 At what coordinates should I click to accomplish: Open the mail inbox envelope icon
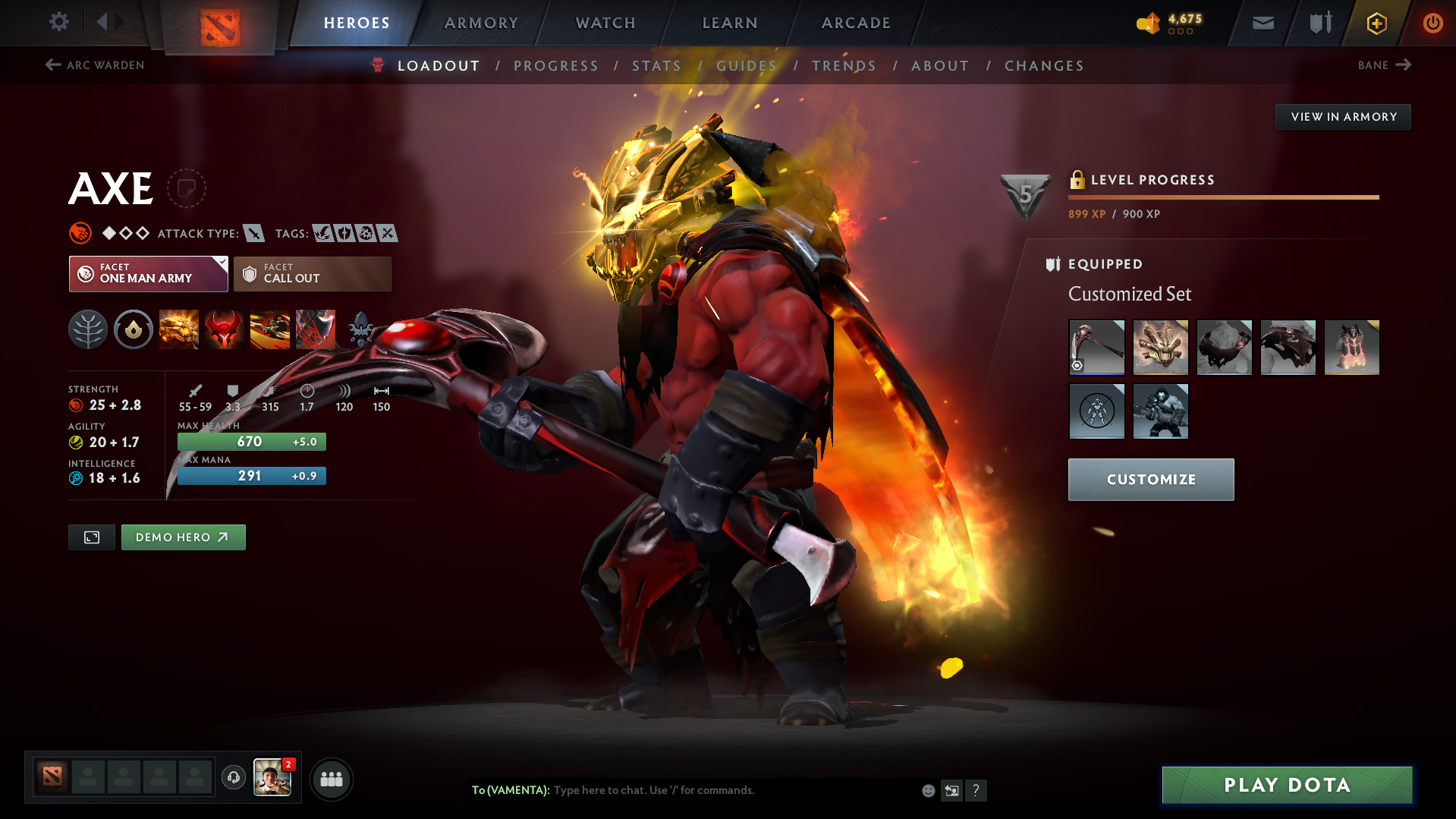coord(1262,23)
